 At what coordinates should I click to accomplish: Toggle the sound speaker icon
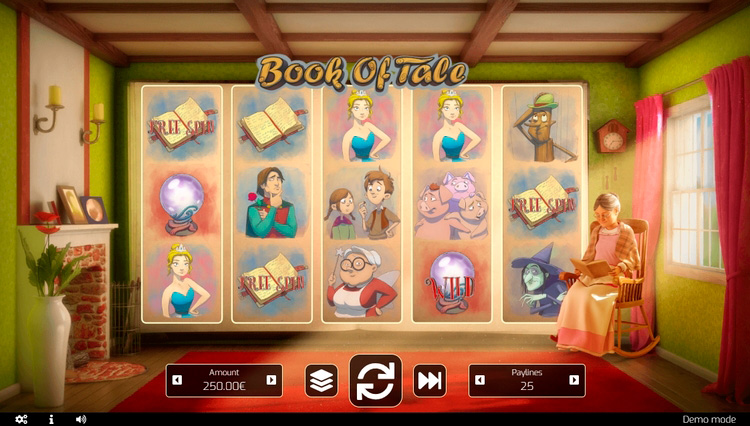pos(81,419)
